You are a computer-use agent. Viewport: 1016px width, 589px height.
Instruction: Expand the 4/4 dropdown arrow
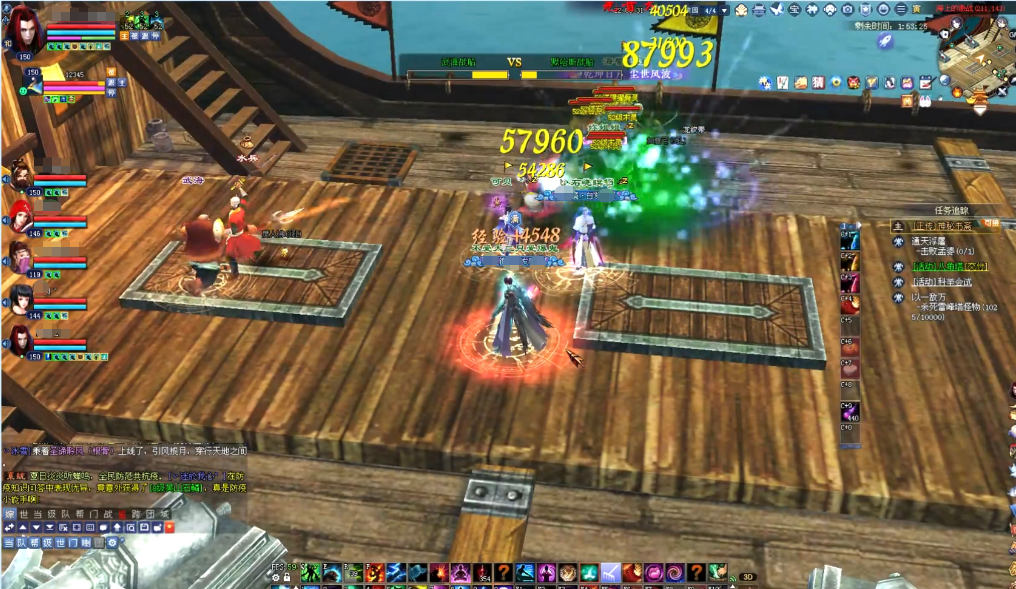[x=724, y=10]
